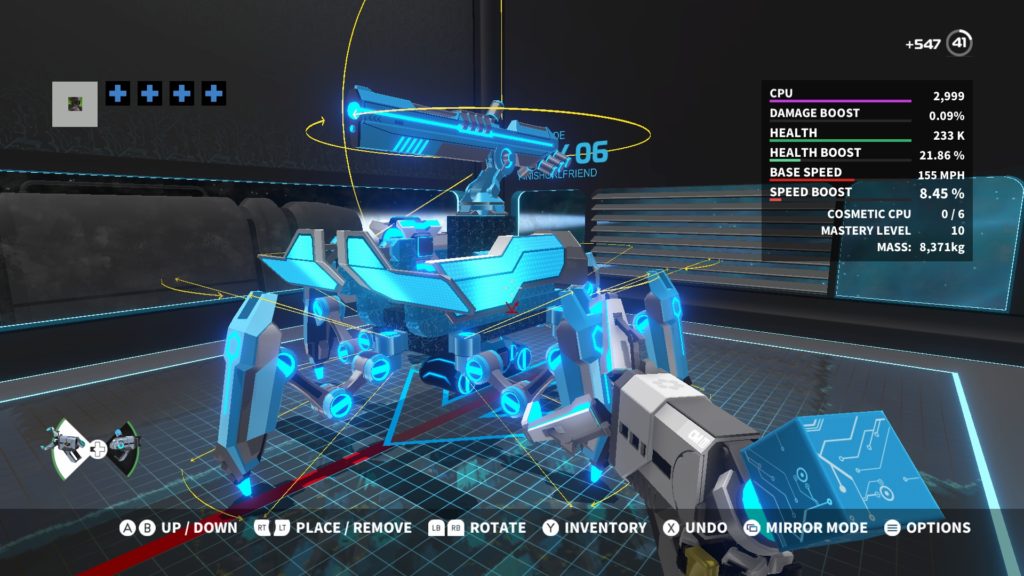This screenshot has width=1024, height=576.
Task: Click the player avatar thumbnail
Action: [75, 104]
